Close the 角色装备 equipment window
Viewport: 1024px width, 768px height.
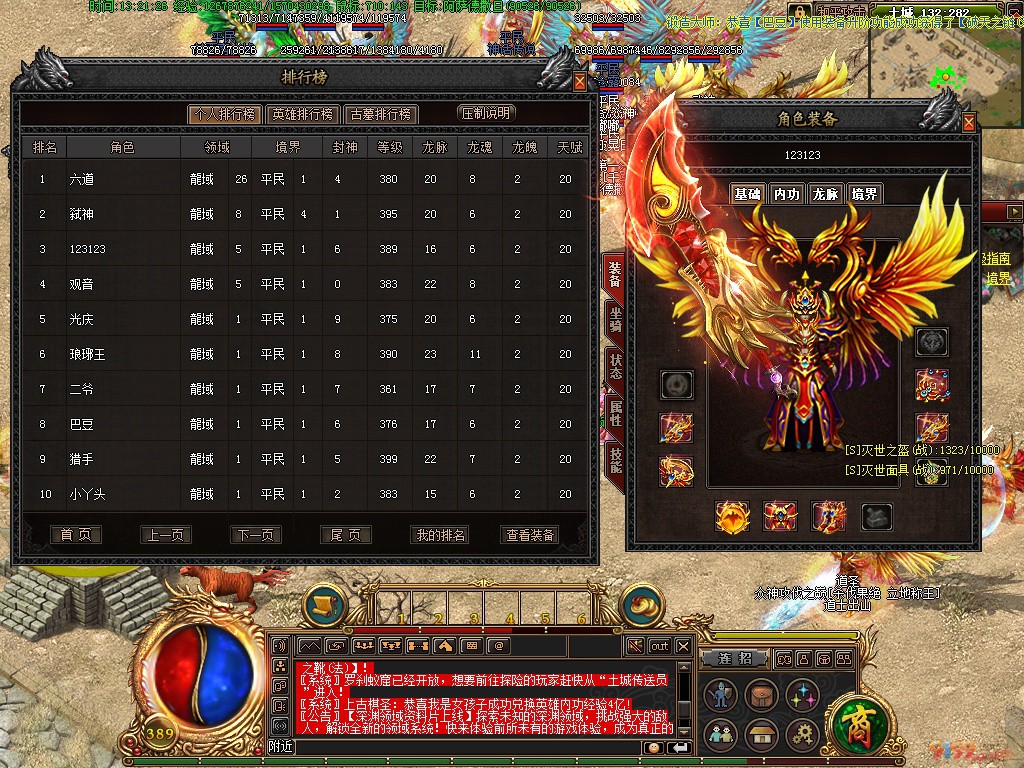[968, 122]
